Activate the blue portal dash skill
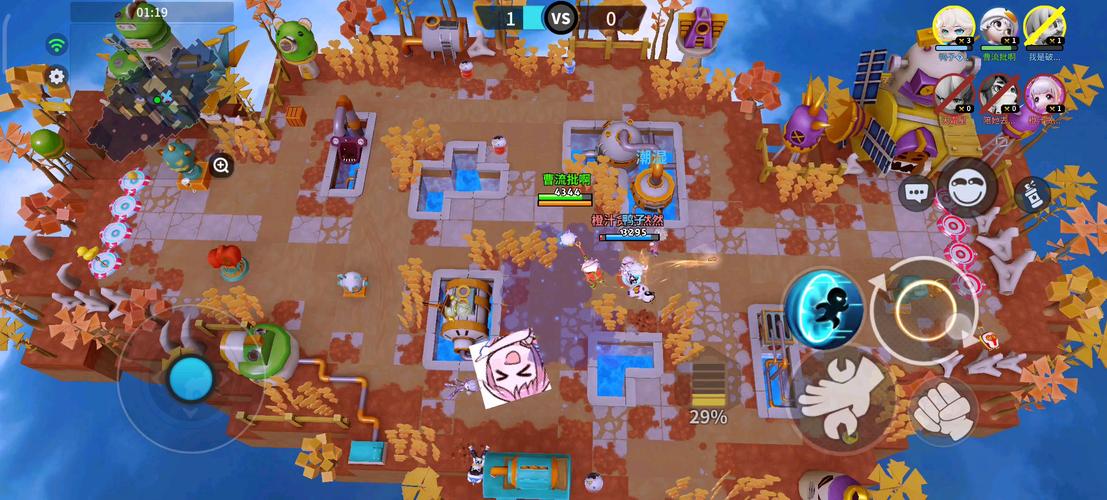 823,308
